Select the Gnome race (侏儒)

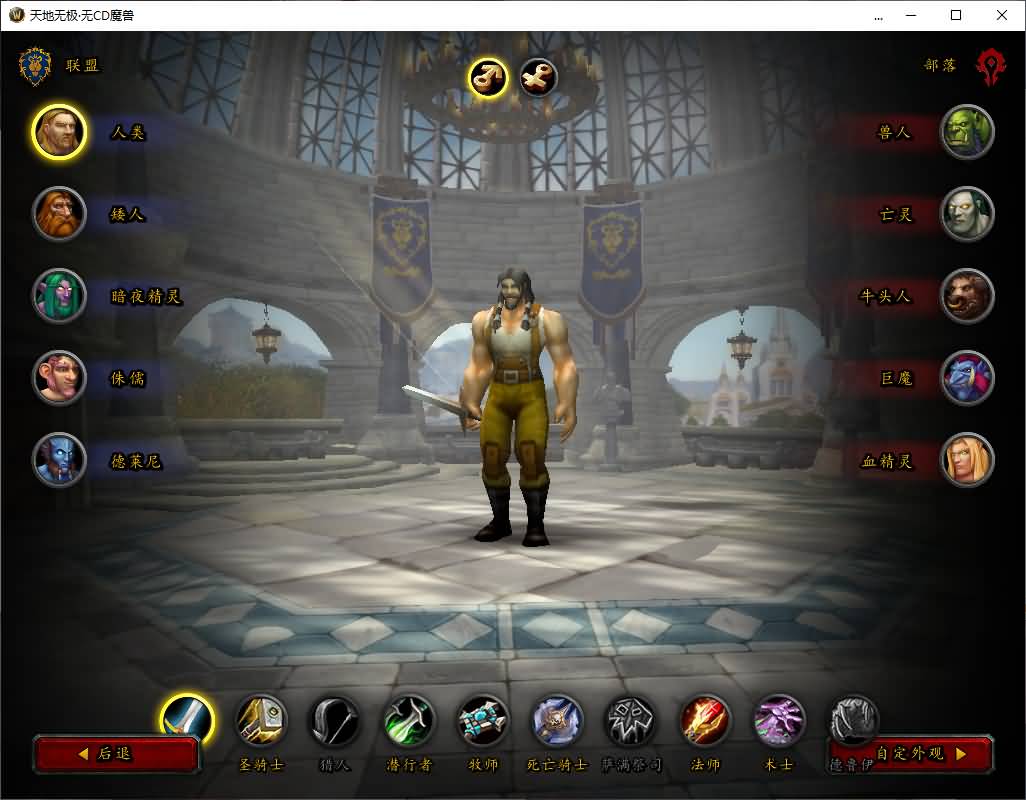(59, 378)
